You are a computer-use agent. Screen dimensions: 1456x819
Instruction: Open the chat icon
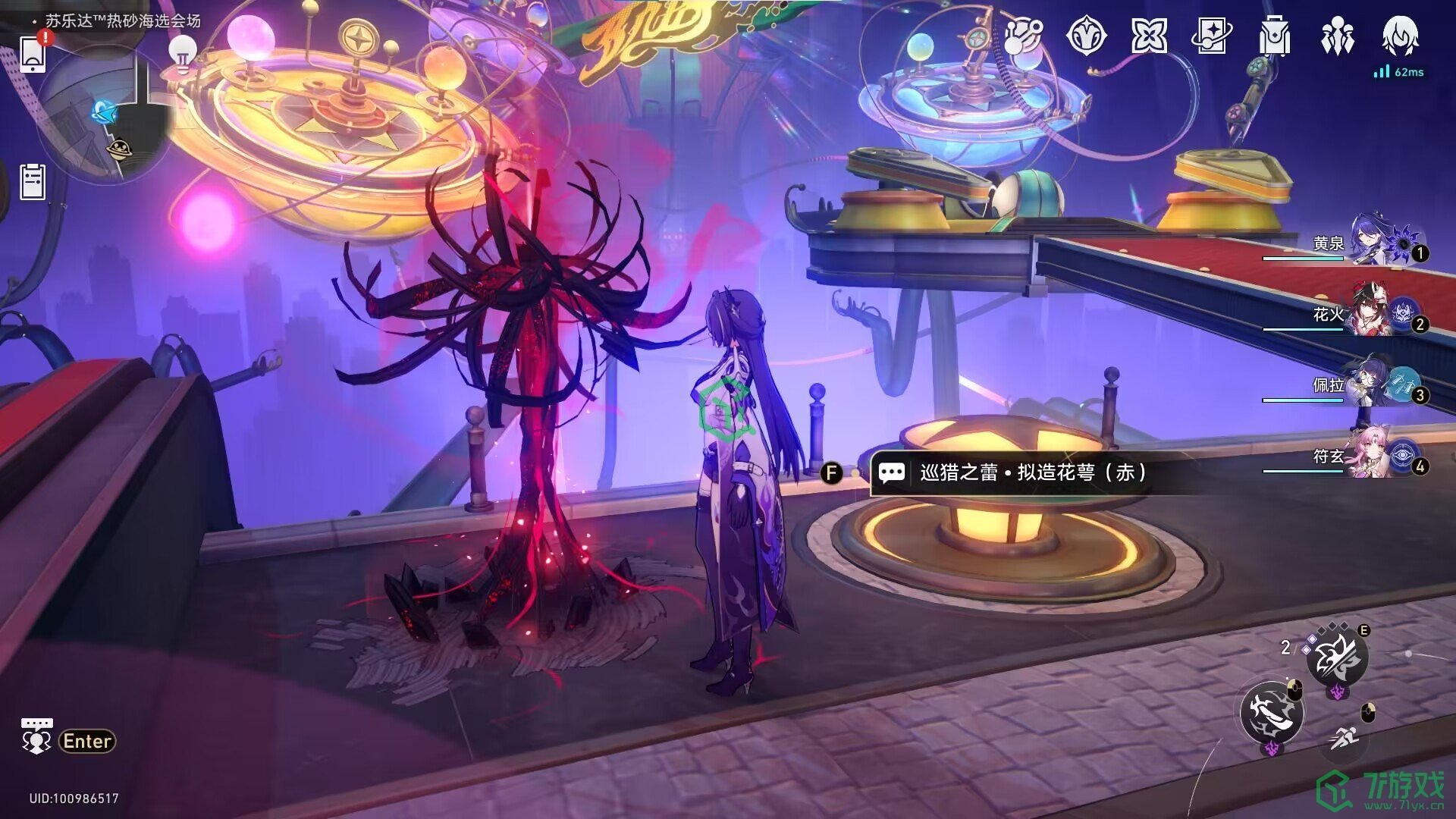coord(36,737)
